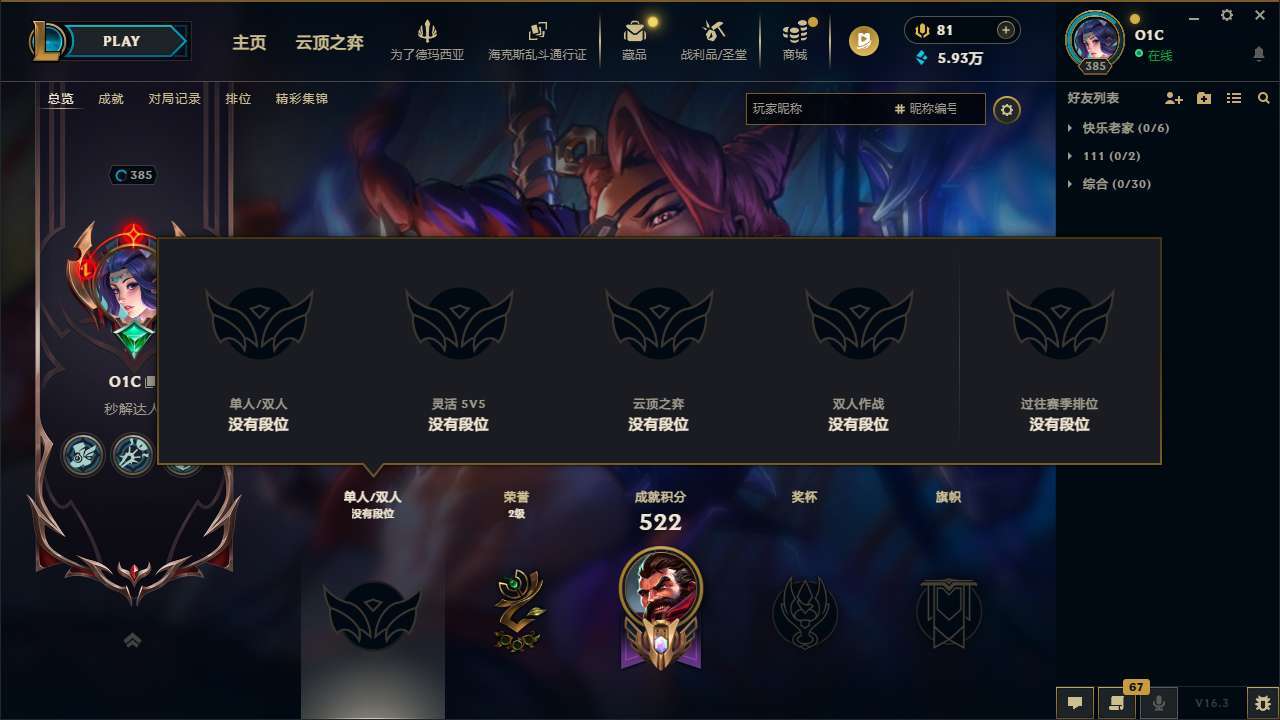
Task: Open the 云顶之弈 menu item
Action: pyautogui.click(x=311, y=43)
